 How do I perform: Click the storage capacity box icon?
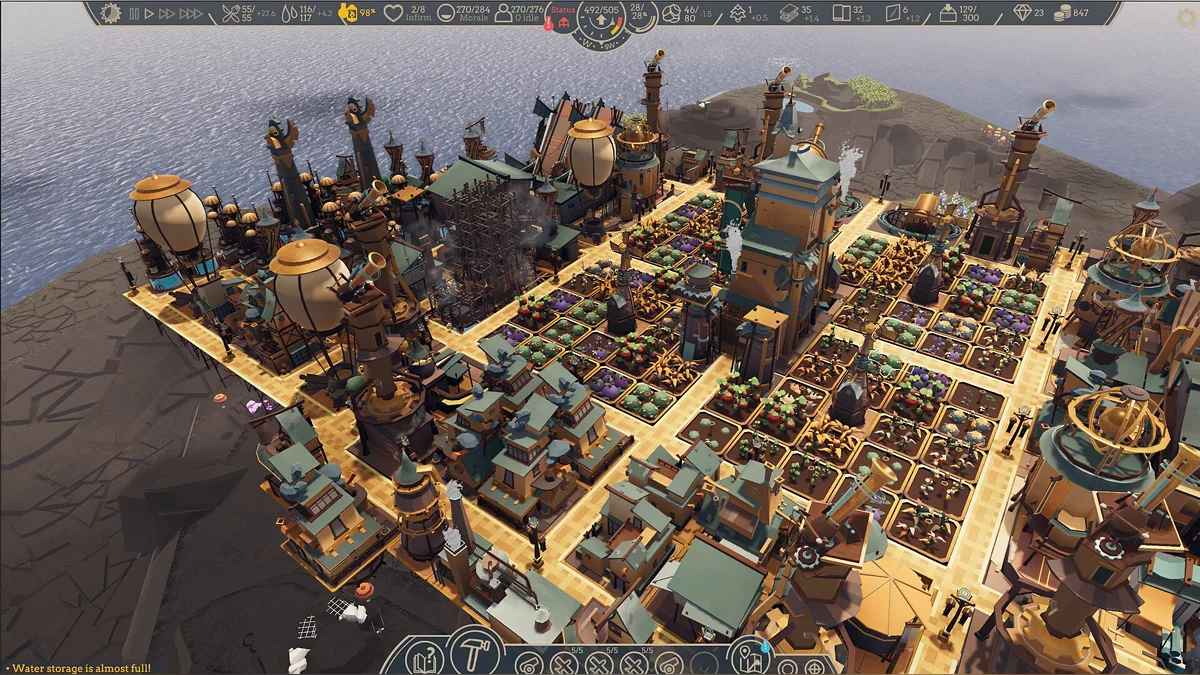click(x=948, y=14)
